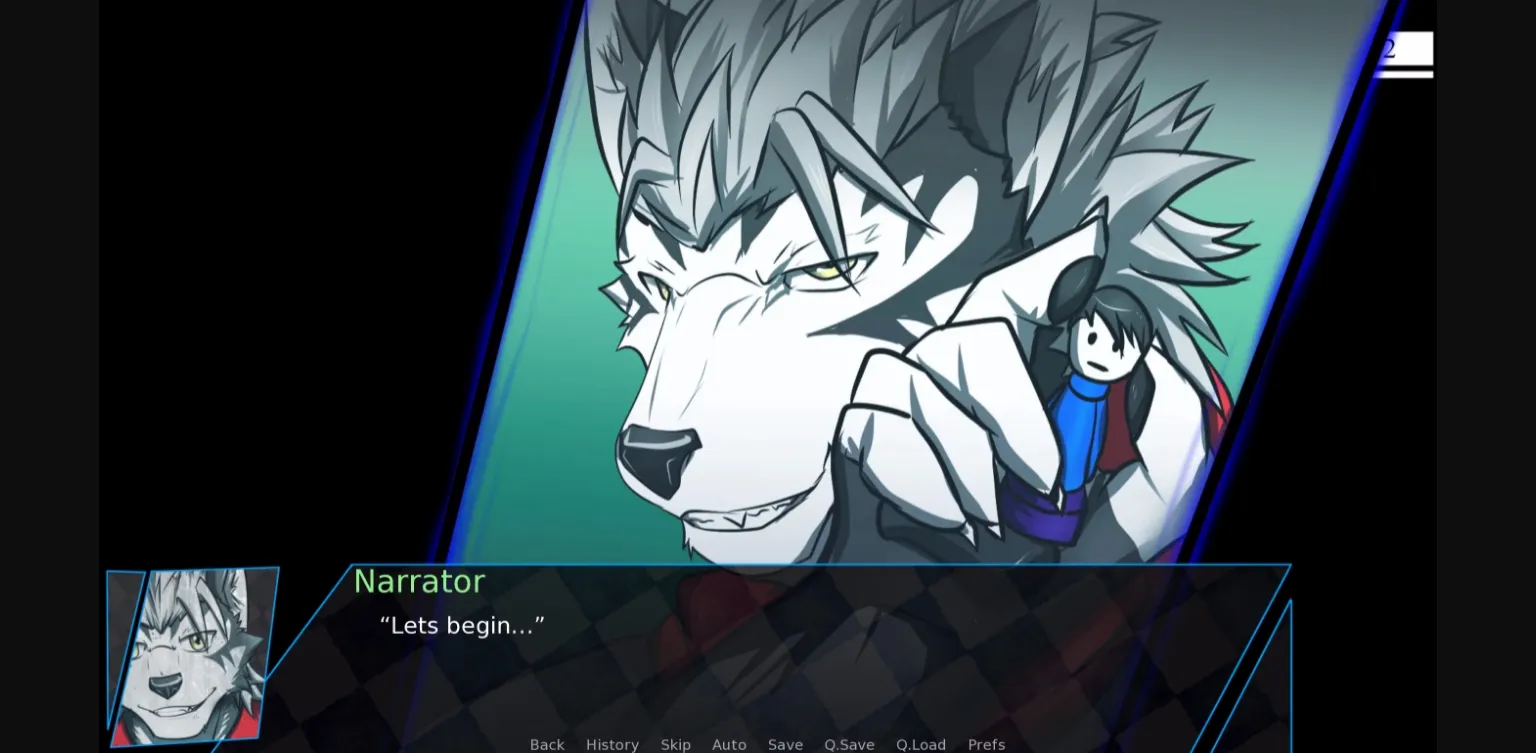Viewport: 1536px width, 753px height.
Task: Open the dialogue History log
Action: 612,744
